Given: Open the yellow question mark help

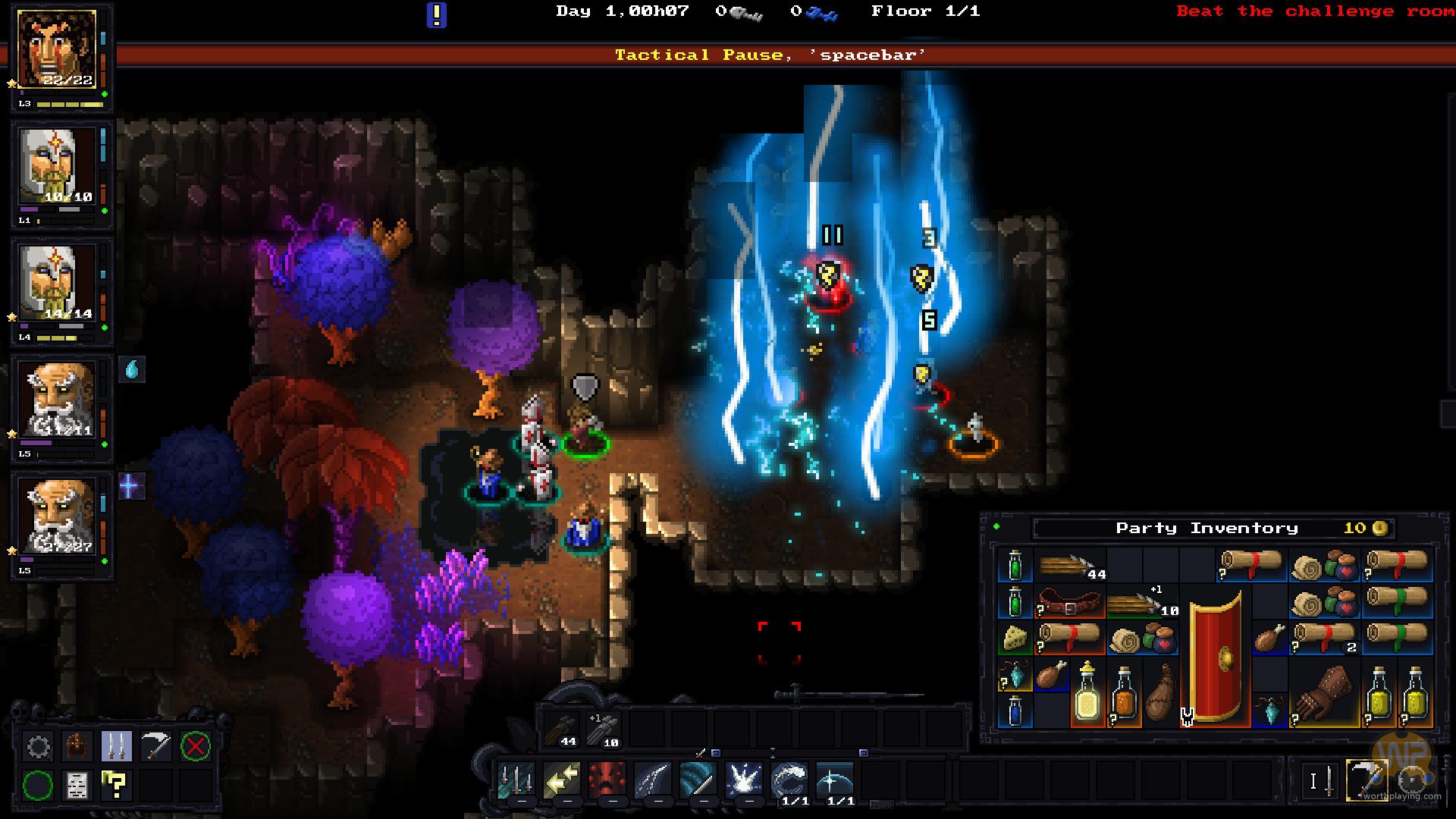Looking at the screenshot, I should pos(116,786).
